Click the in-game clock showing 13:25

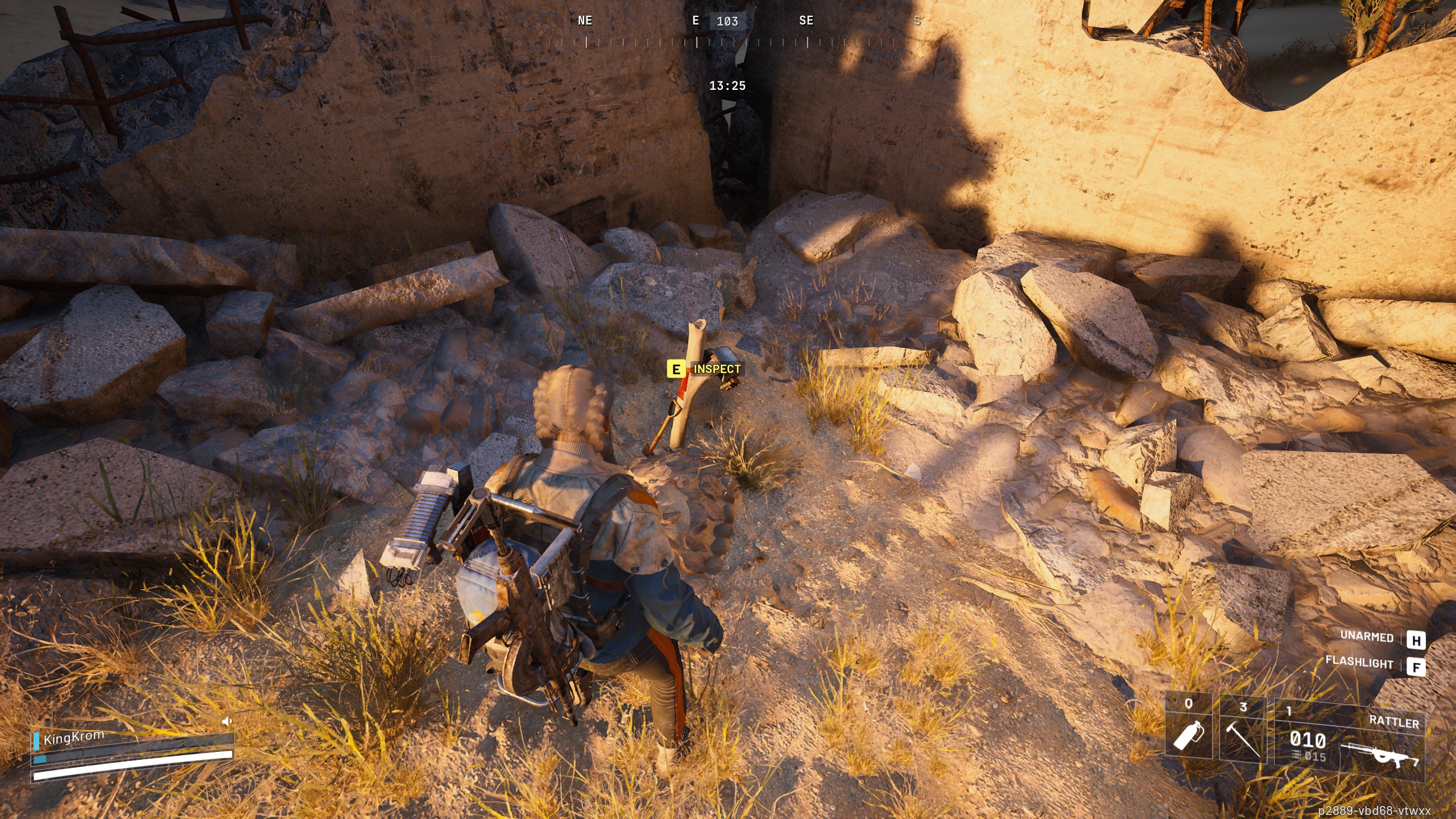pos(729,84)
